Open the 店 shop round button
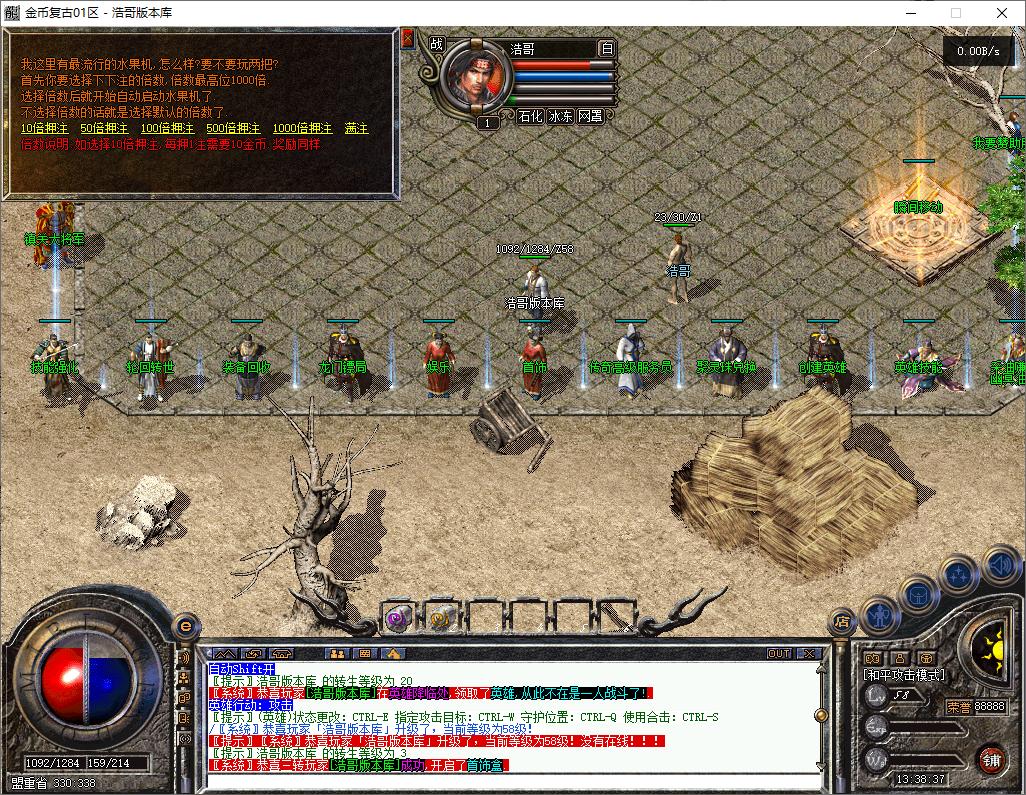1026x795 pixels. click(x=843, y=620)
